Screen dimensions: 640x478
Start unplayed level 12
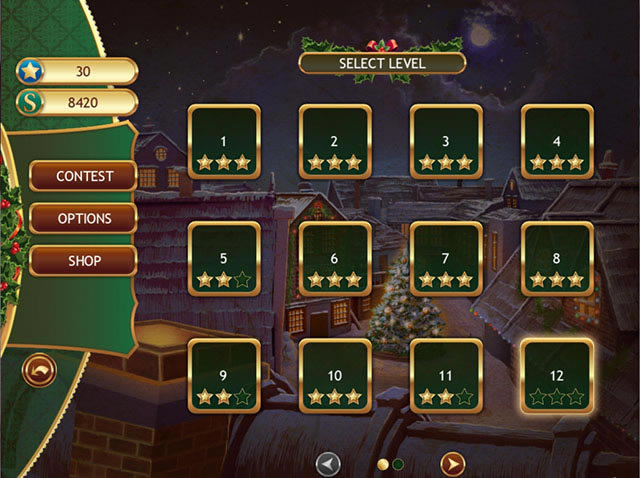coord(557,375)
